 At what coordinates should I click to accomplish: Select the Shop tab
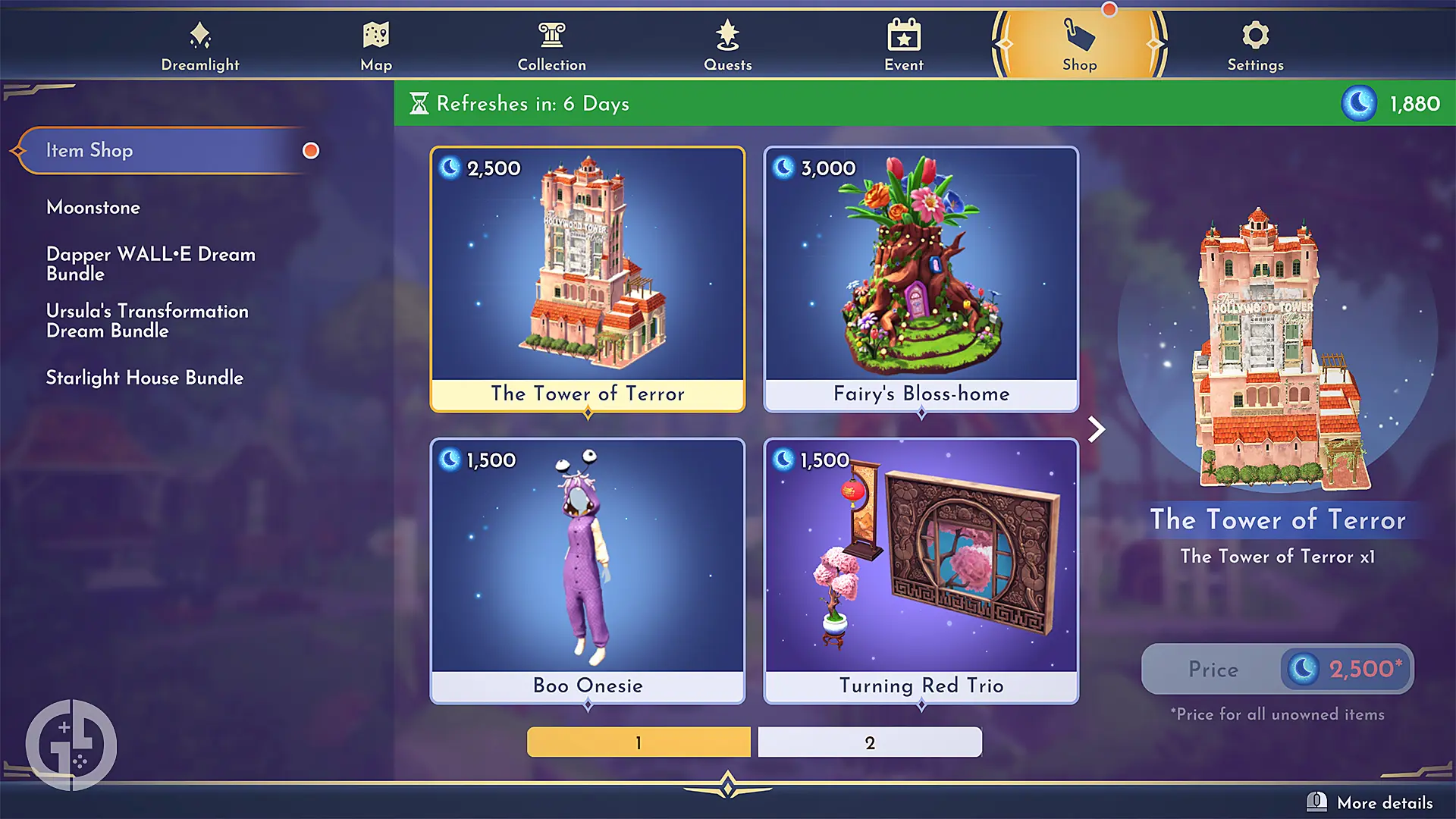(x=1079, y=44)
